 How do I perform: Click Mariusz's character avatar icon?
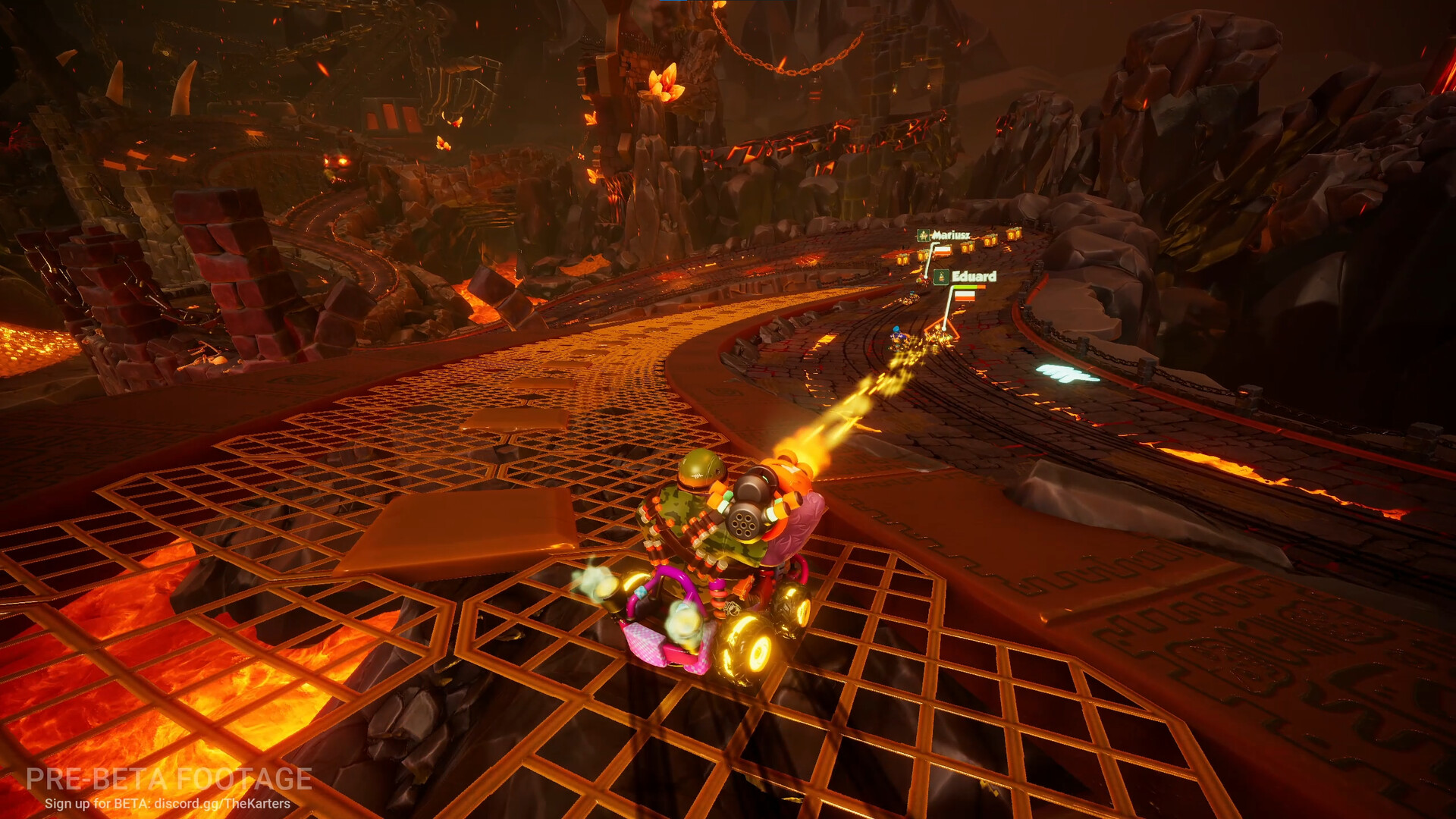tap(924, 236)
